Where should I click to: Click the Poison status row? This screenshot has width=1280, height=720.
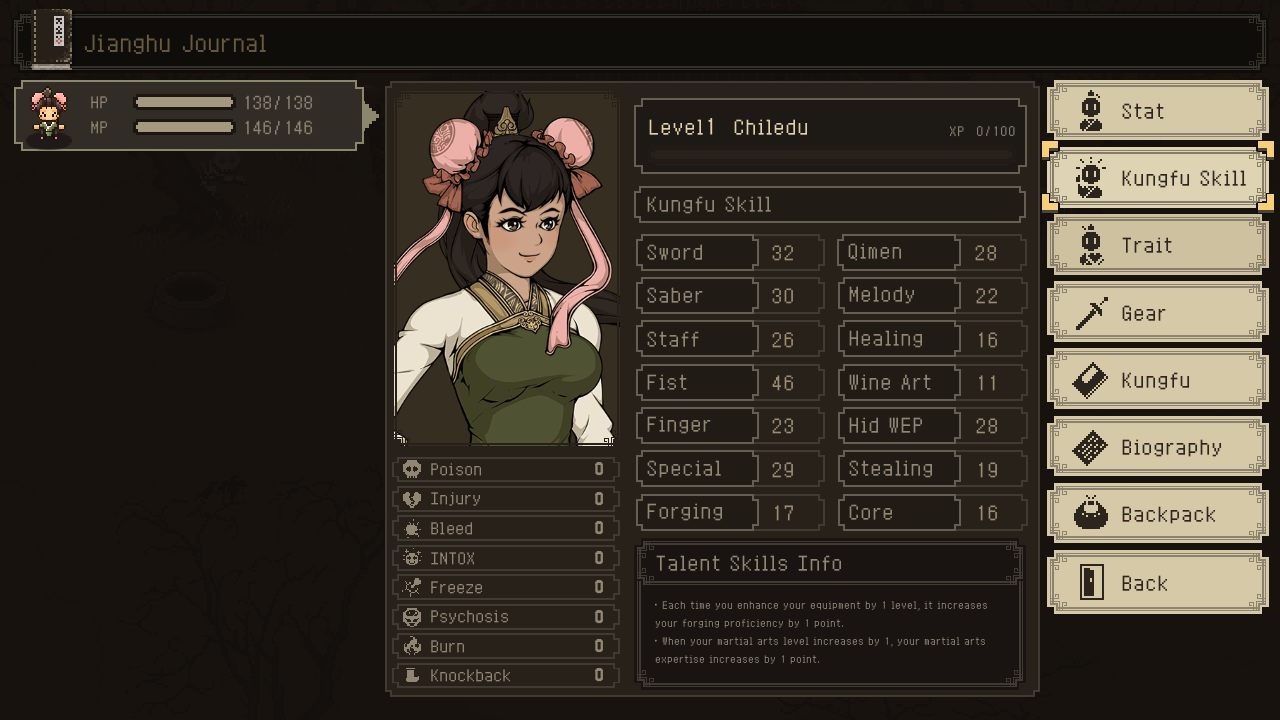(x=506, y=469)
